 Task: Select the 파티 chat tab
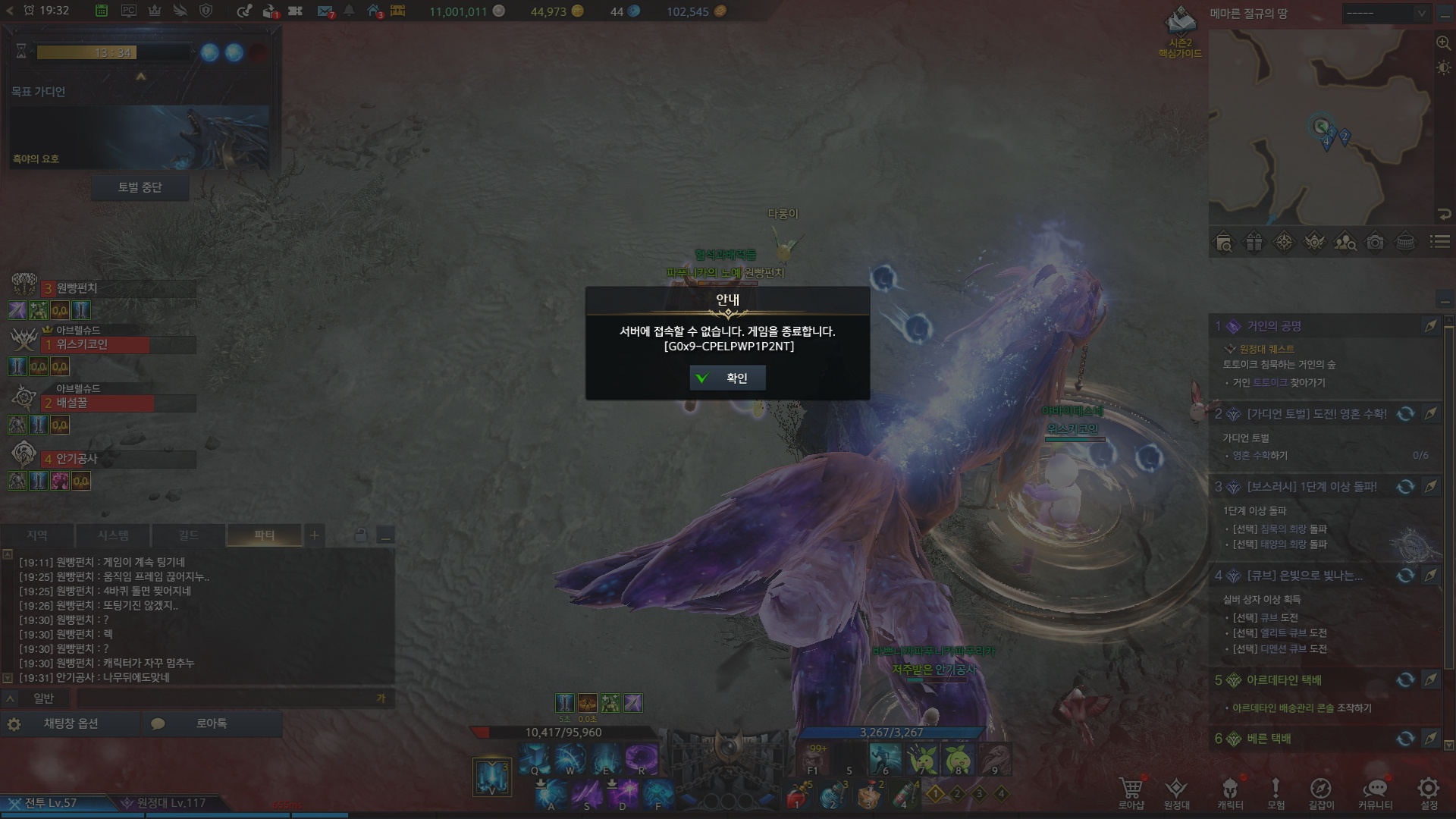[264, 535]
